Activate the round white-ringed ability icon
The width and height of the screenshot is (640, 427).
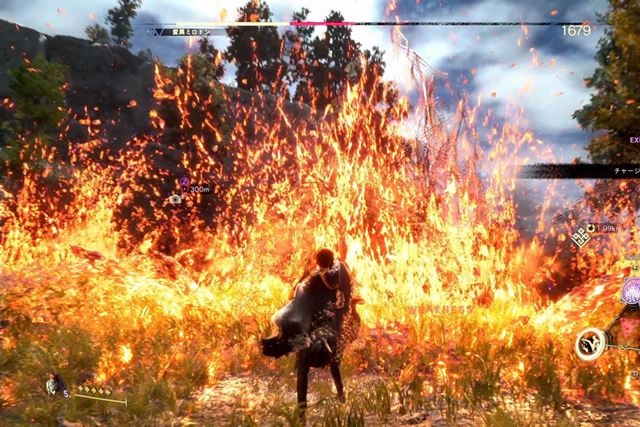(x=590, y=344)
